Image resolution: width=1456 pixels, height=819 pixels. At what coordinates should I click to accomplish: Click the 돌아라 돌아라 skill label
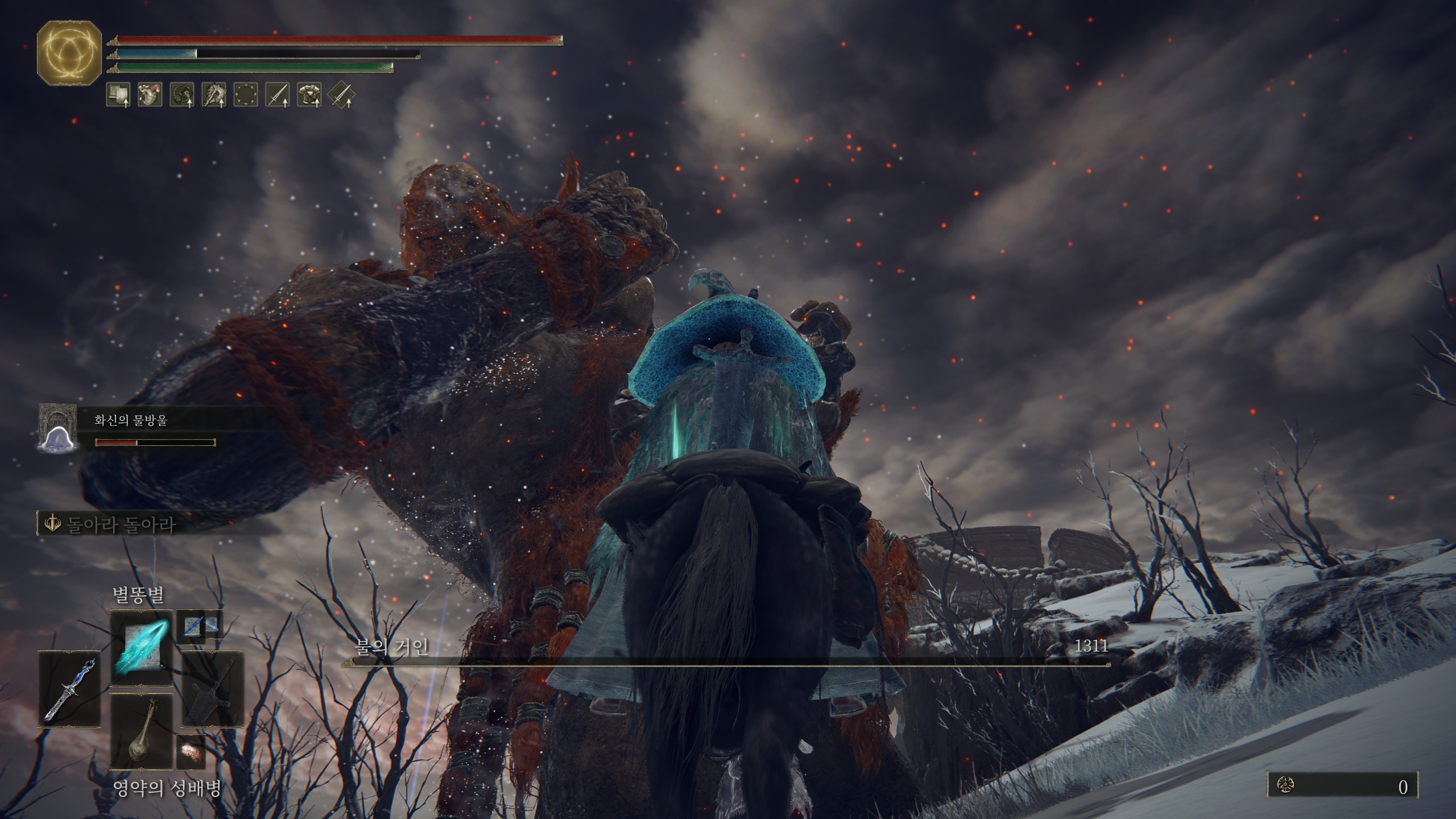pos(120,524)
